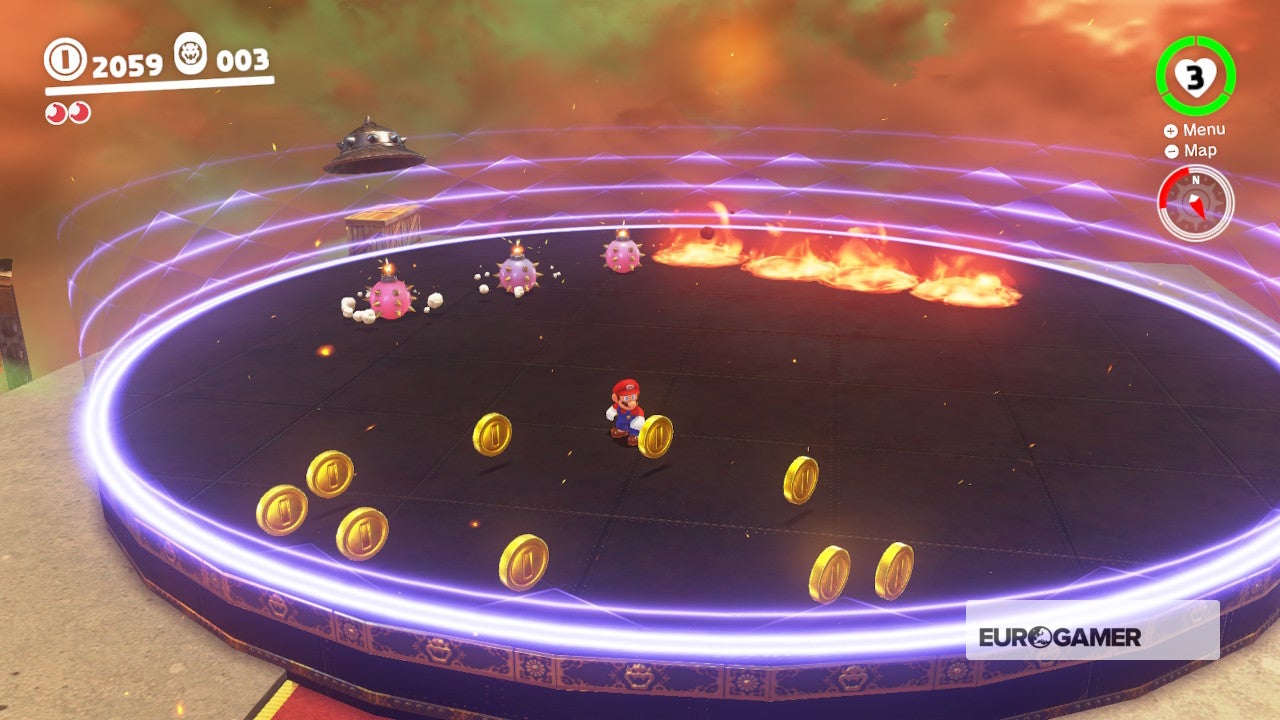Click the minus icon beside Map
The image size is (1280, 720).
(1171, 151)
